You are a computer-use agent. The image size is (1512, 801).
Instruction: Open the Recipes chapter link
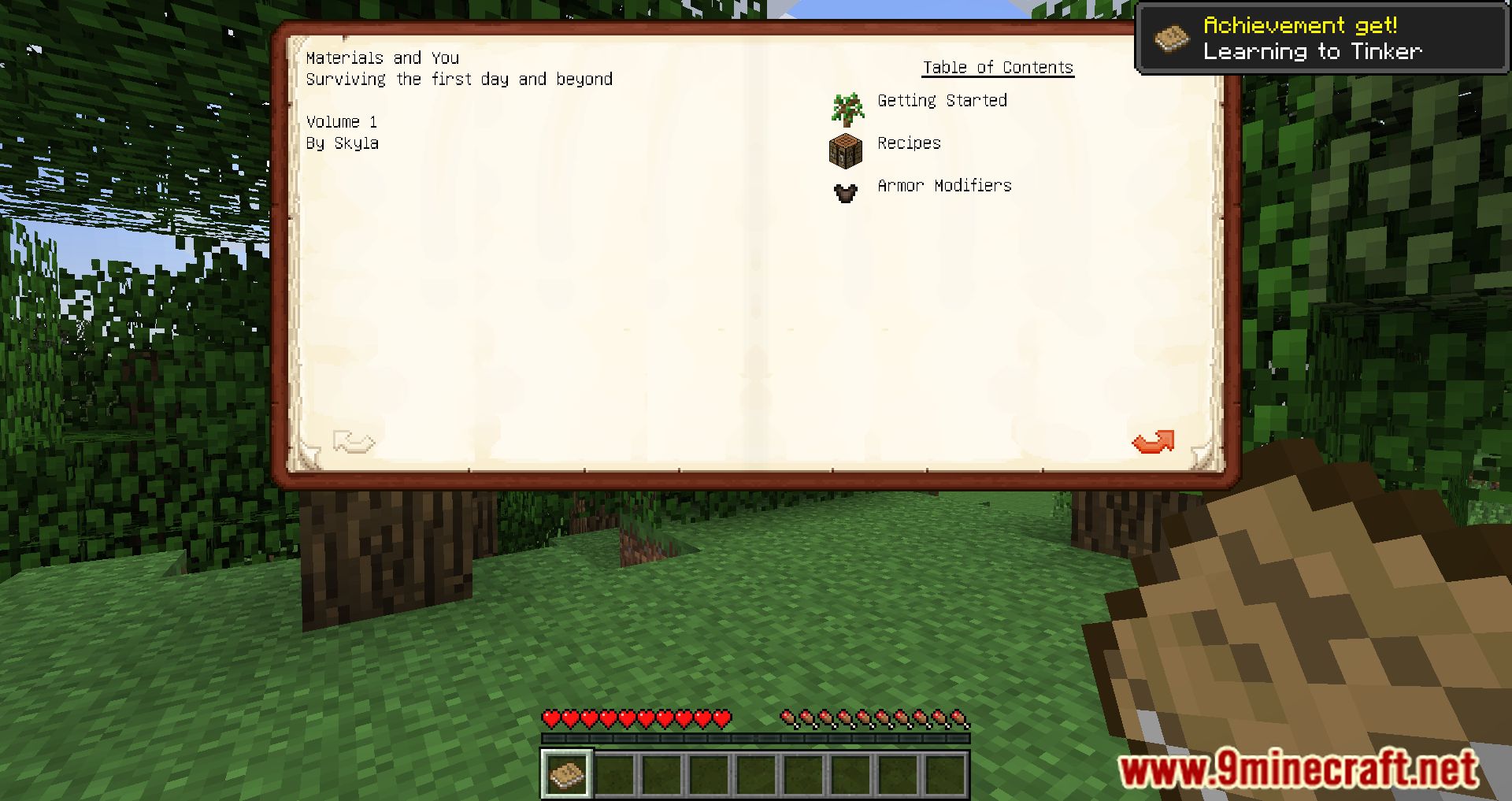pyautogui.click(x=910, y=143)
